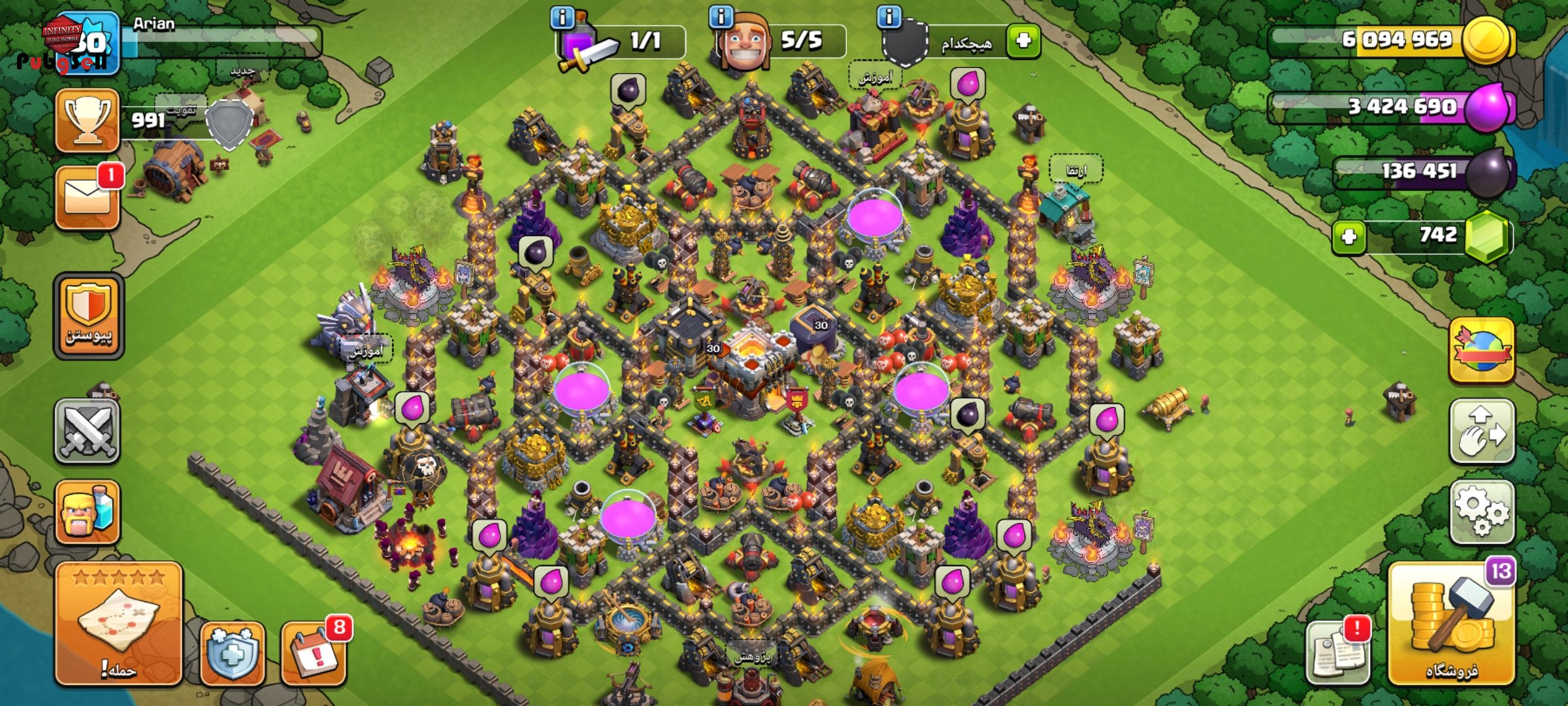Screen dimensions: 1568x706
Task: Open the blue shield protection button
Action: 233,653
